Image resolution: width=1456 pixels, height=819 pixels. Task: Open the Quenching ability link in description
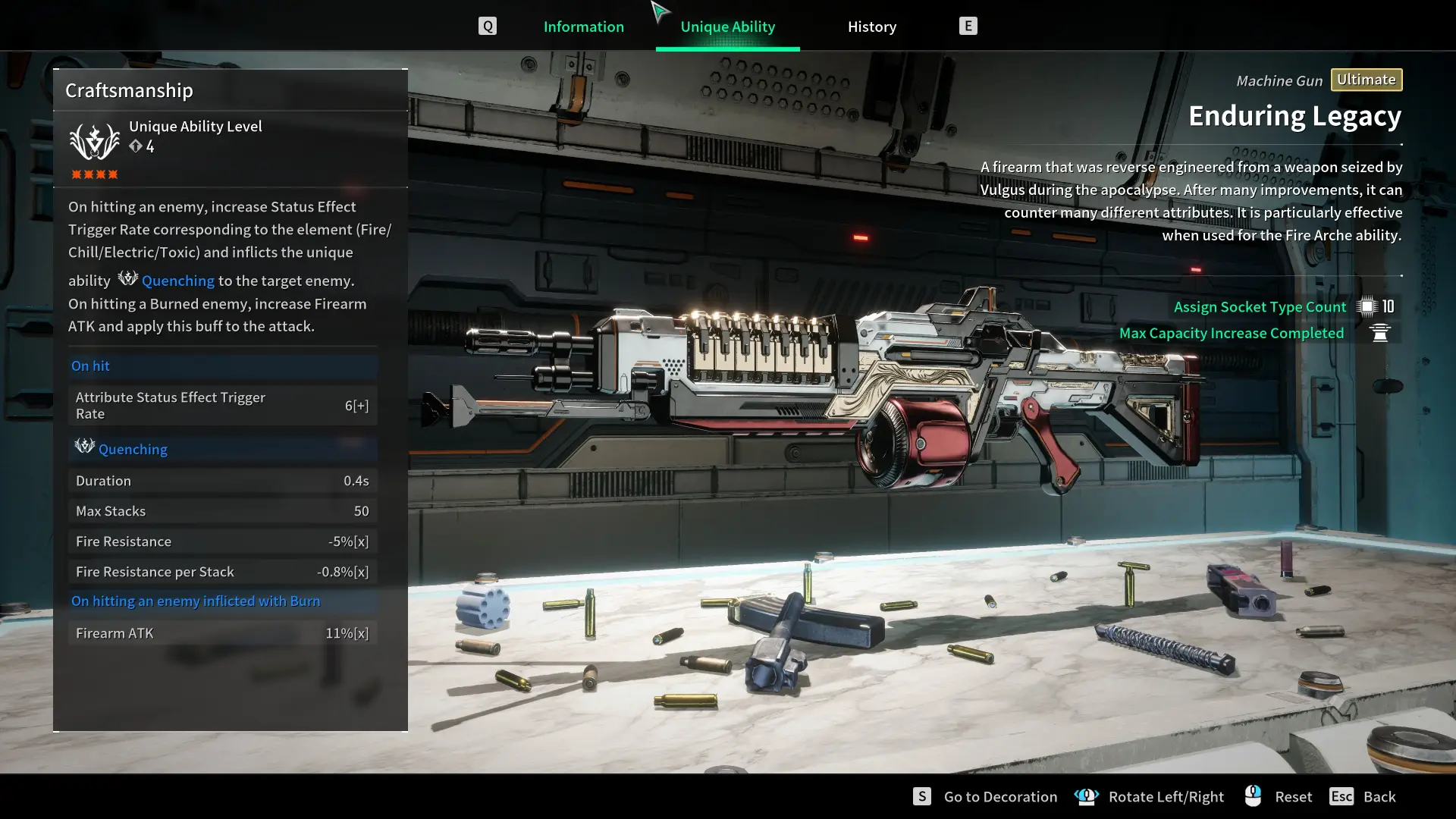177,281
